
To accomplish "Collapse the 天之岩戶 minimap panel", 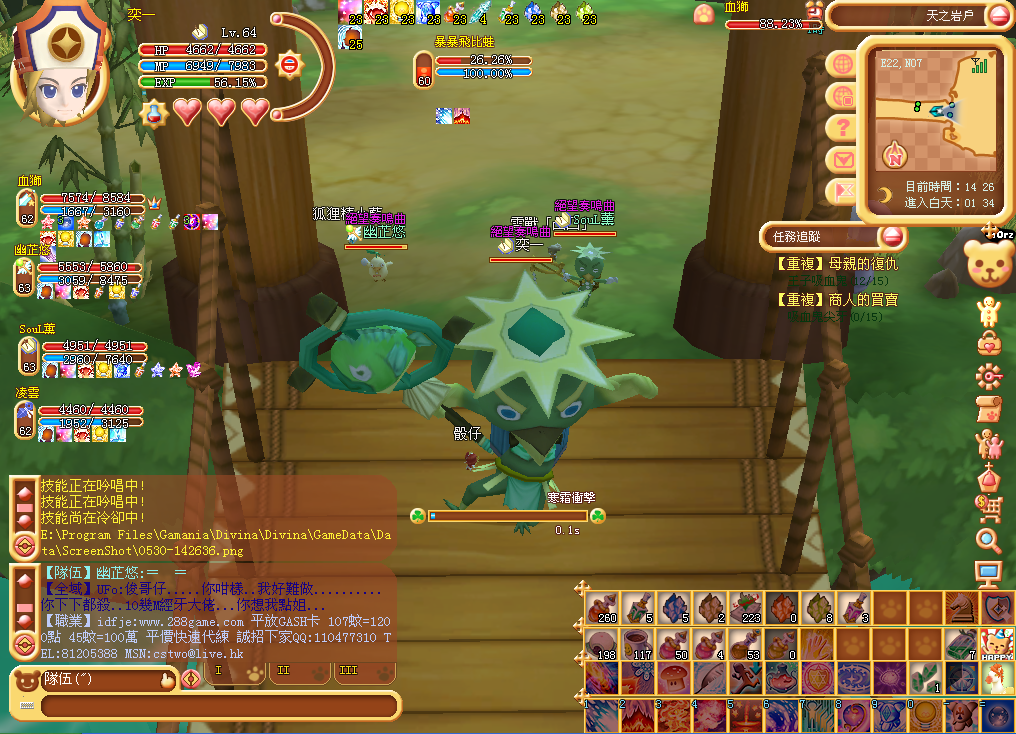I will 999,15.
